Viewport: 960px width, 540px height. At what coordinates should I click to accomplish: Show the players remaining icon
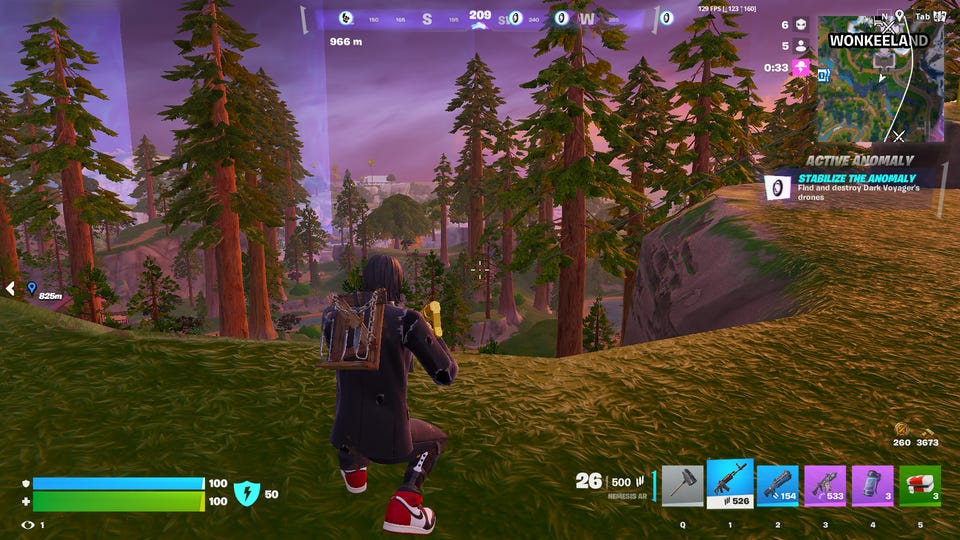[x=801, y=46]
